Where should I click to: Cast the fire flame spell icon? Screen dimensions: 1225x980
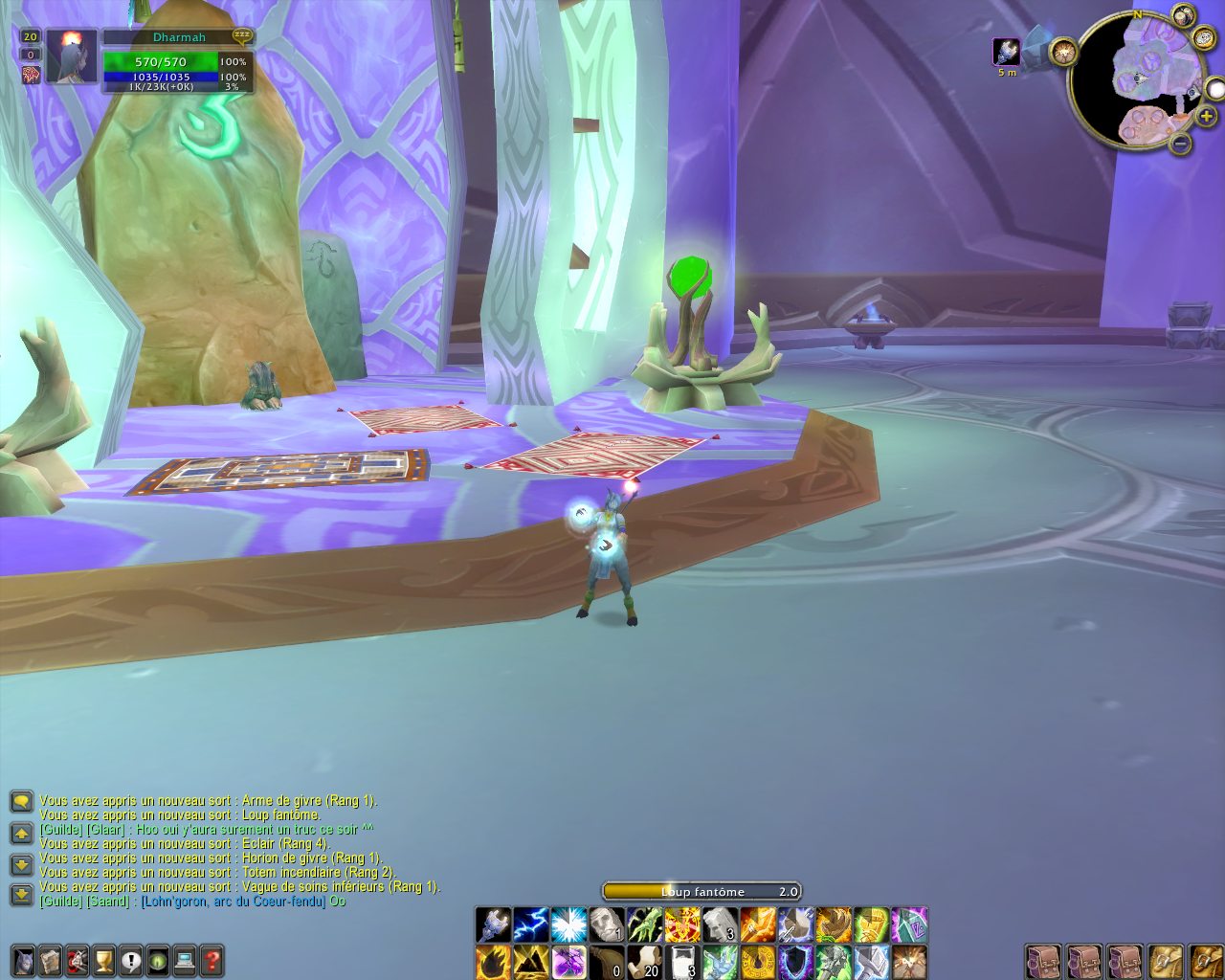pos(494,961)
